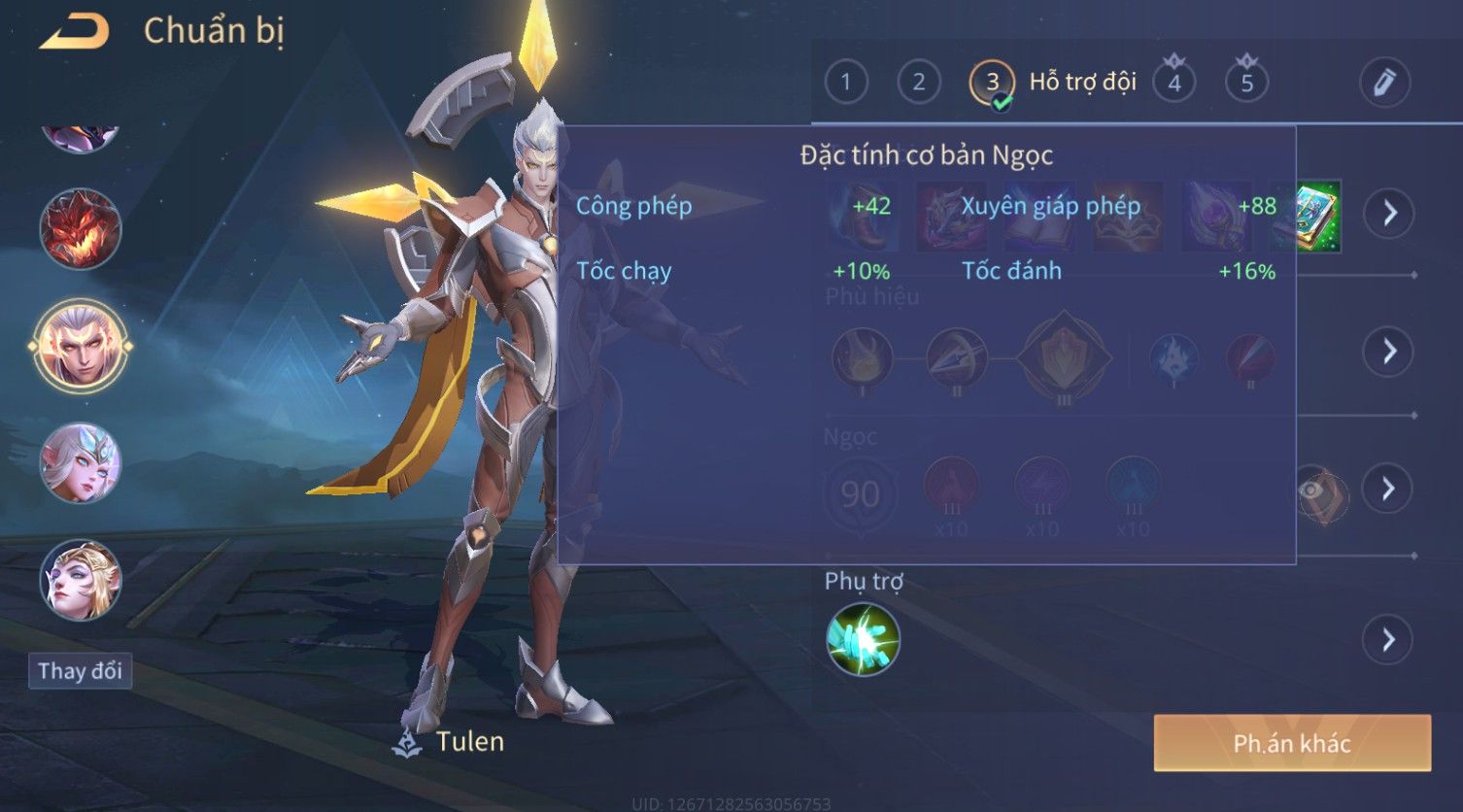Pick the blonde elf hero portrait
Viewport: 1463px width, 812px height.
[81, 580]
